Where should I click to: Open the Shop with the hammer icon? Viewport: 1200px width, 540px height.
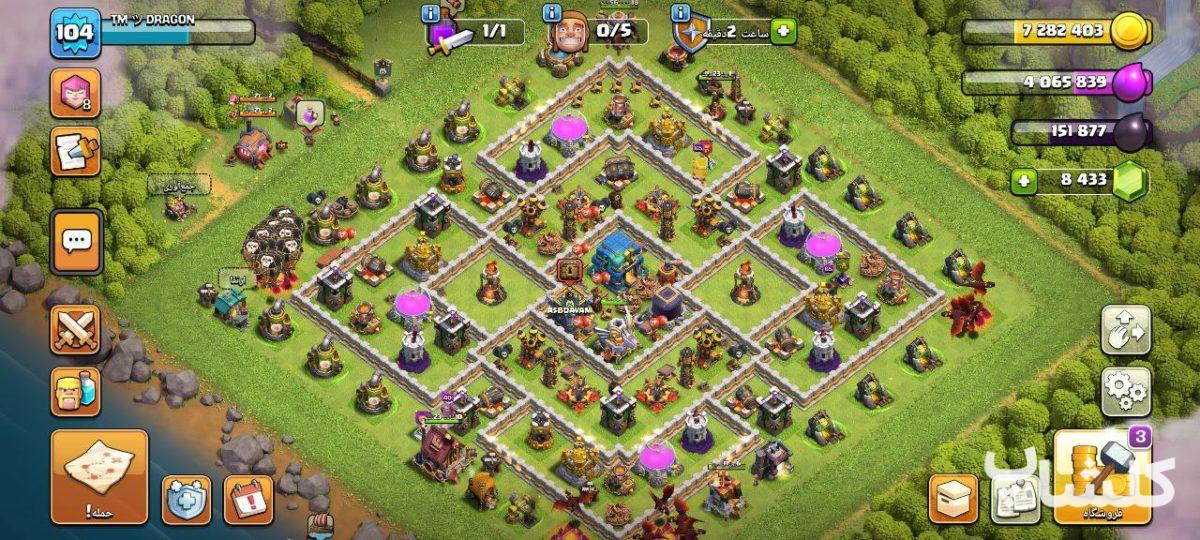tap(1101, 479)
